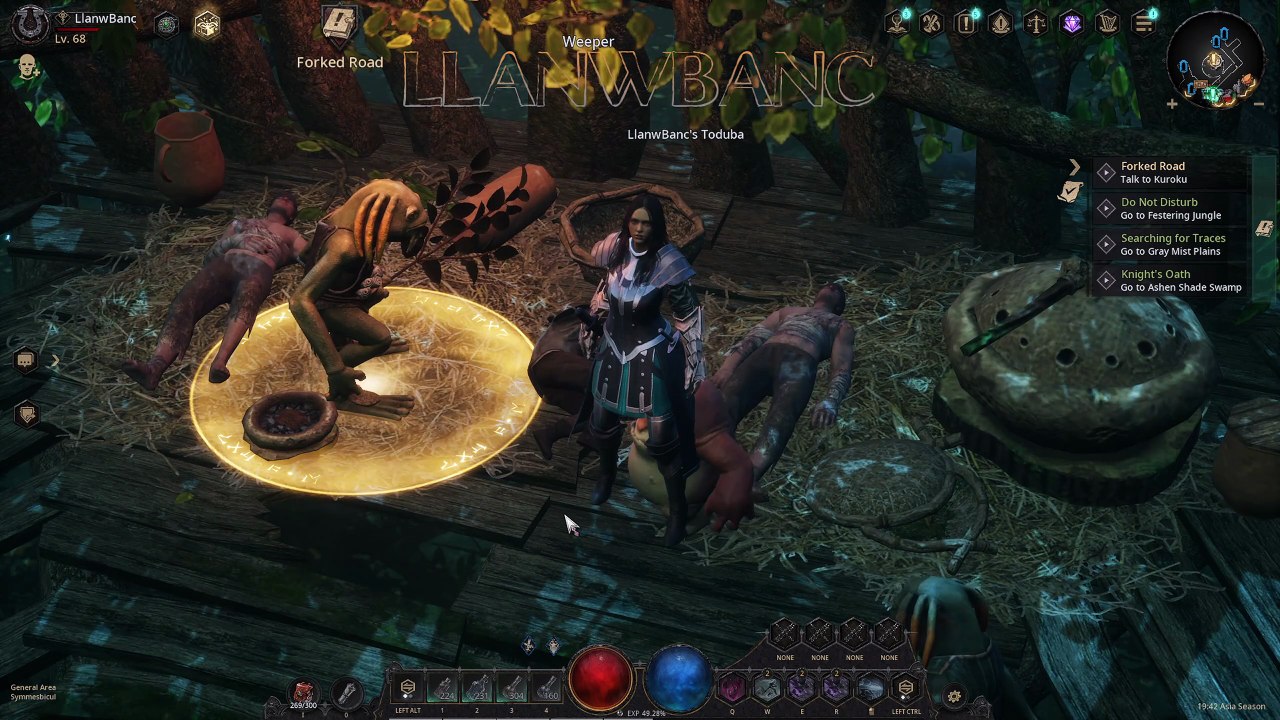1280x720 pixels.
Task: Open the glowing gift box rewards icon
Action: point(206,25)
